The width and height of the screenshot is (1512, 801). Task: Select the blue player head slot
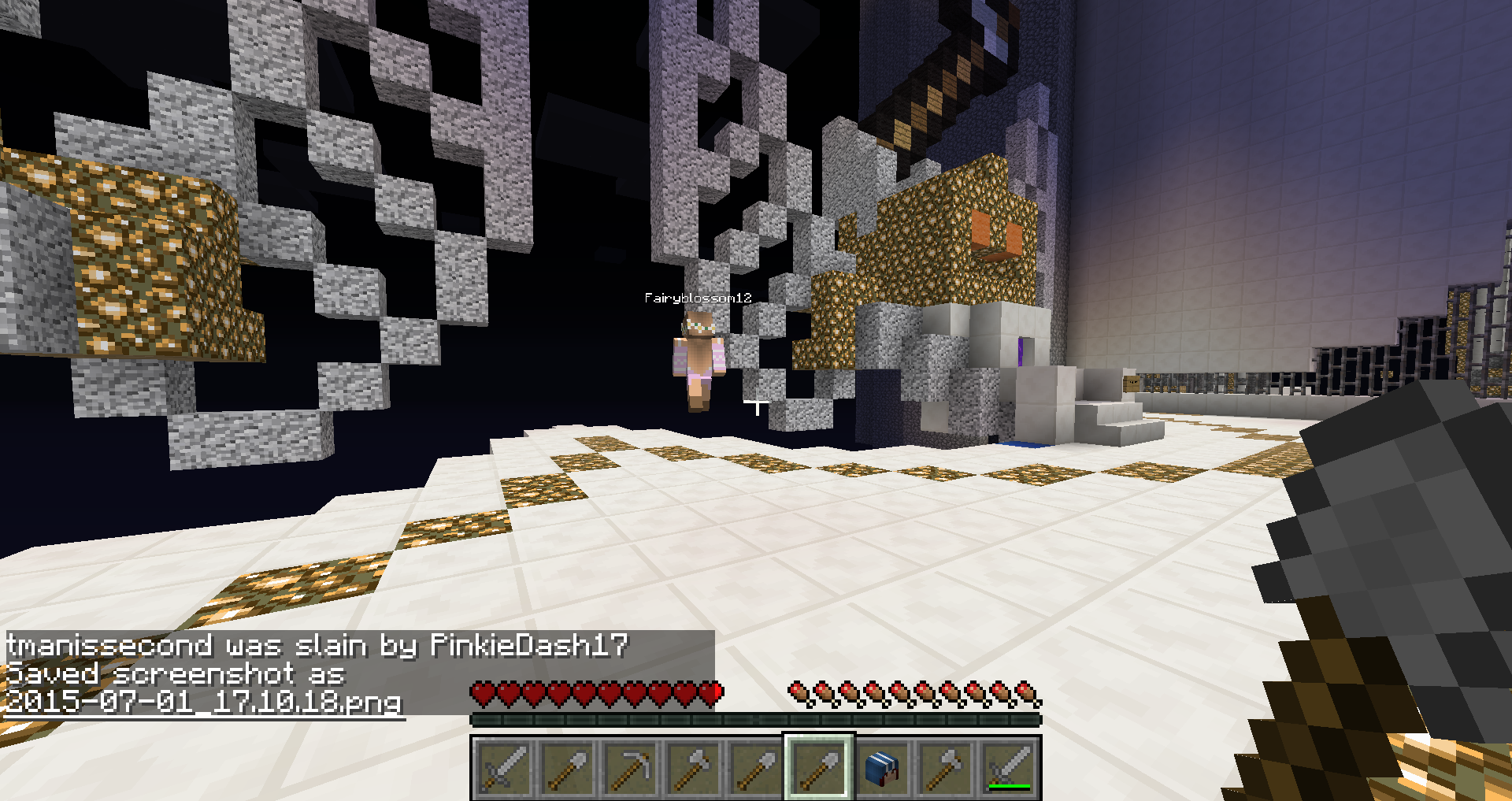coord(882,768)
